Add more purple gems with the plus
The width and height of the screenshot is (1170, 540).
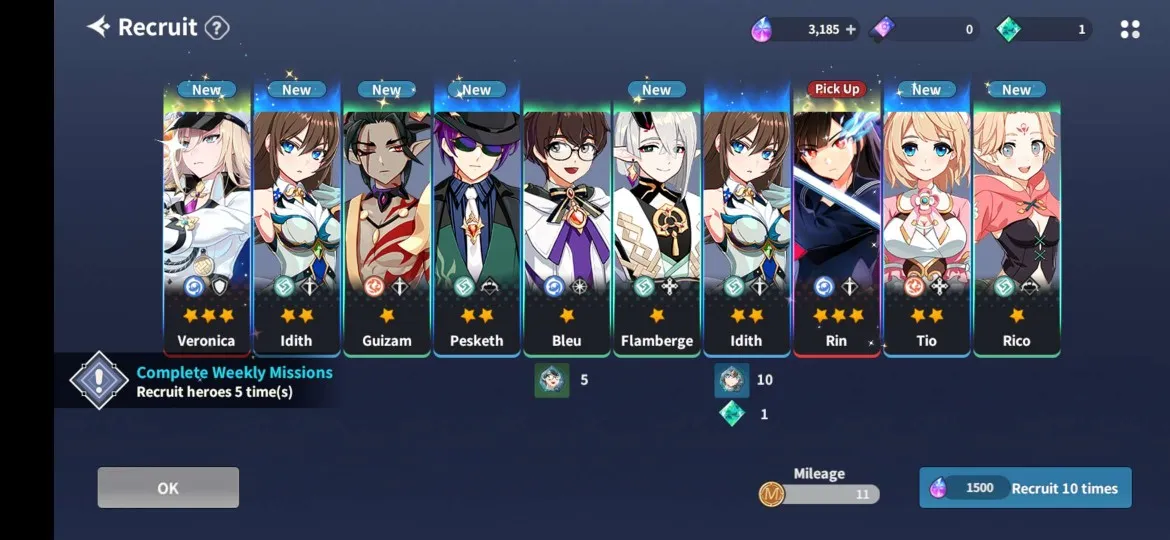[x=851, y=30]
